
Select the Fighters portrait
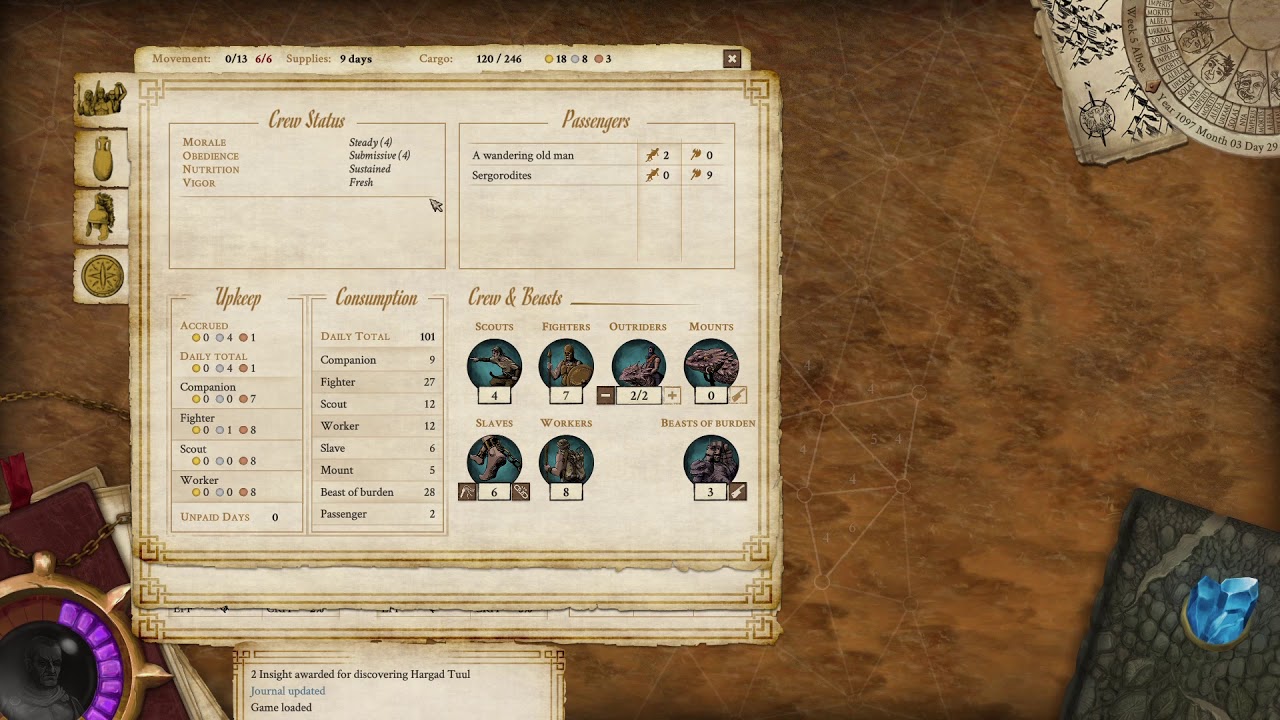(x=566, y=365)
